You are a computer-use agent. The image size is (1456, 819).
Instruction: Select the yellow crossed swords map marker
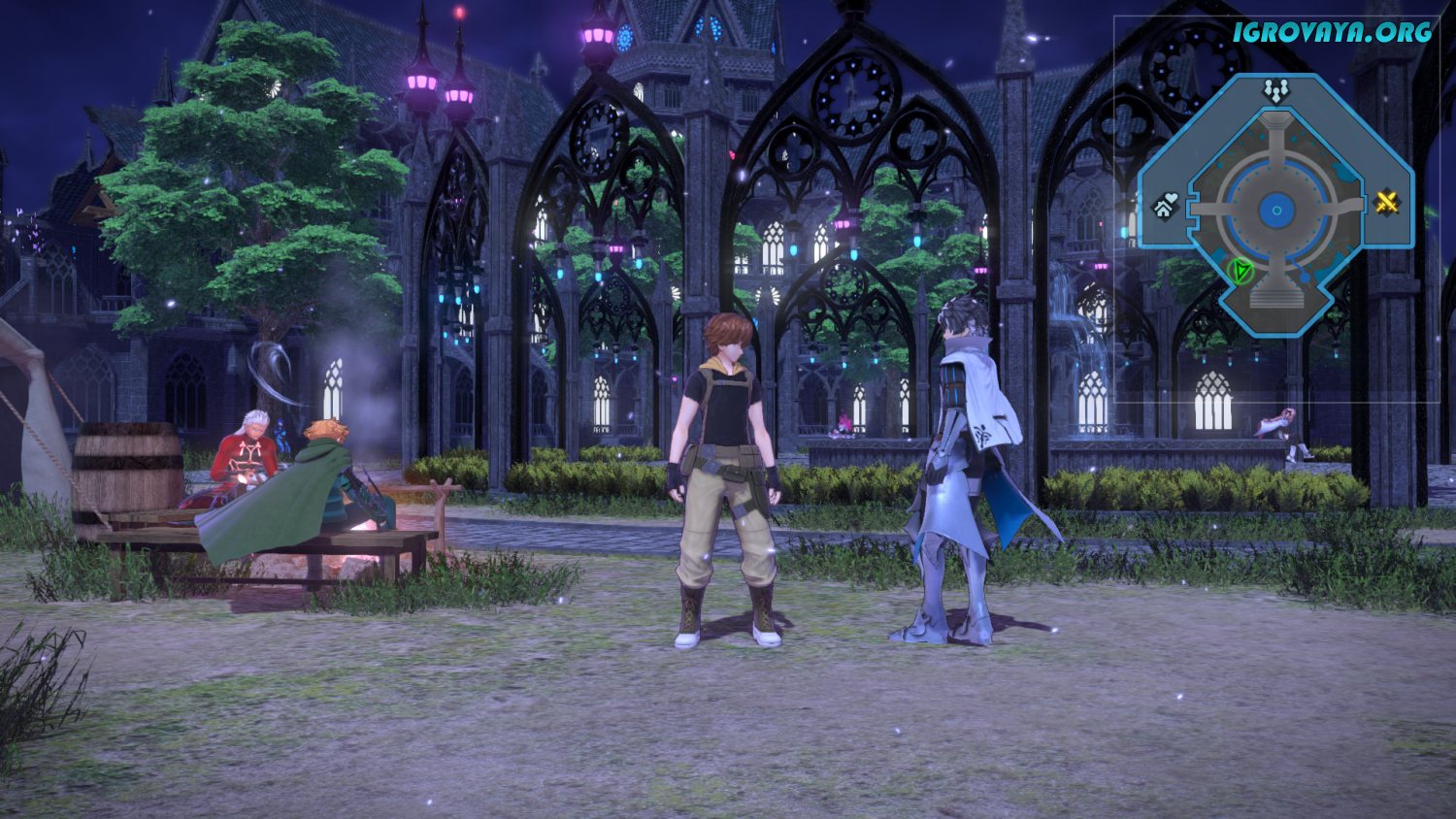pyautogui.click(x=1388, y=203)
